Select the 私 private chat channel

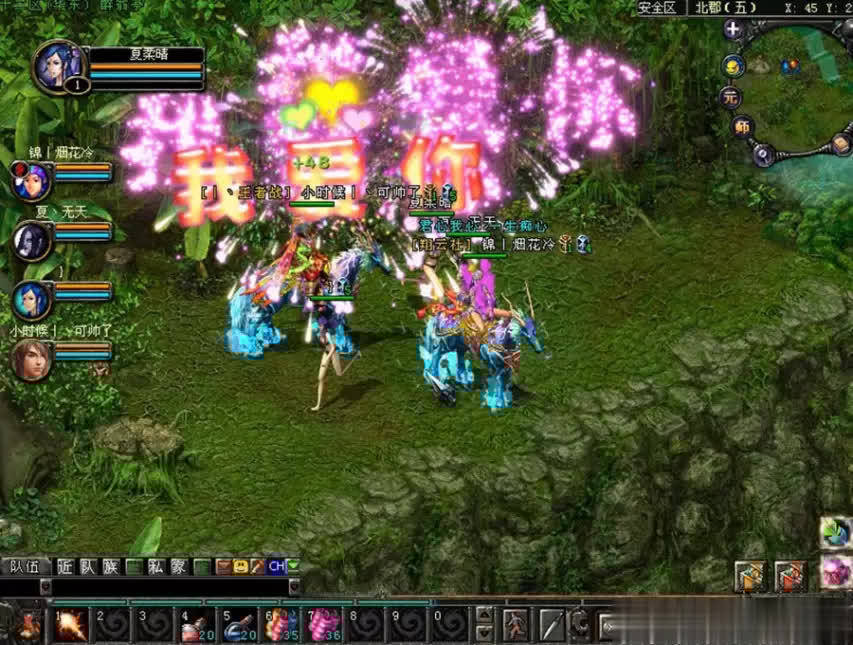(x=155, y=566)
